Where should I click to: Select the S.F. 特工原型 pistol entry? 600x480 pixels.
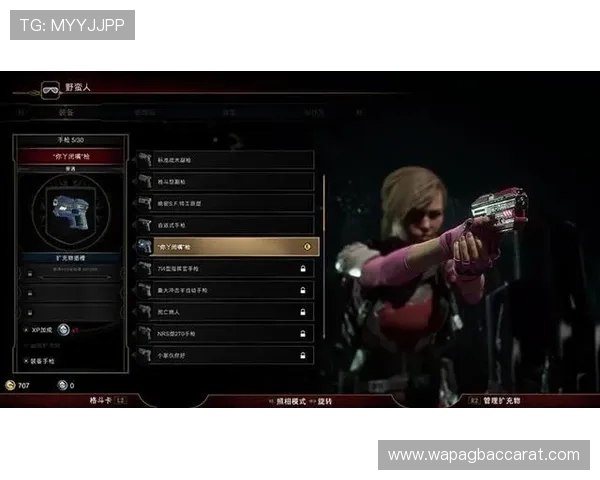coord(225,203)
